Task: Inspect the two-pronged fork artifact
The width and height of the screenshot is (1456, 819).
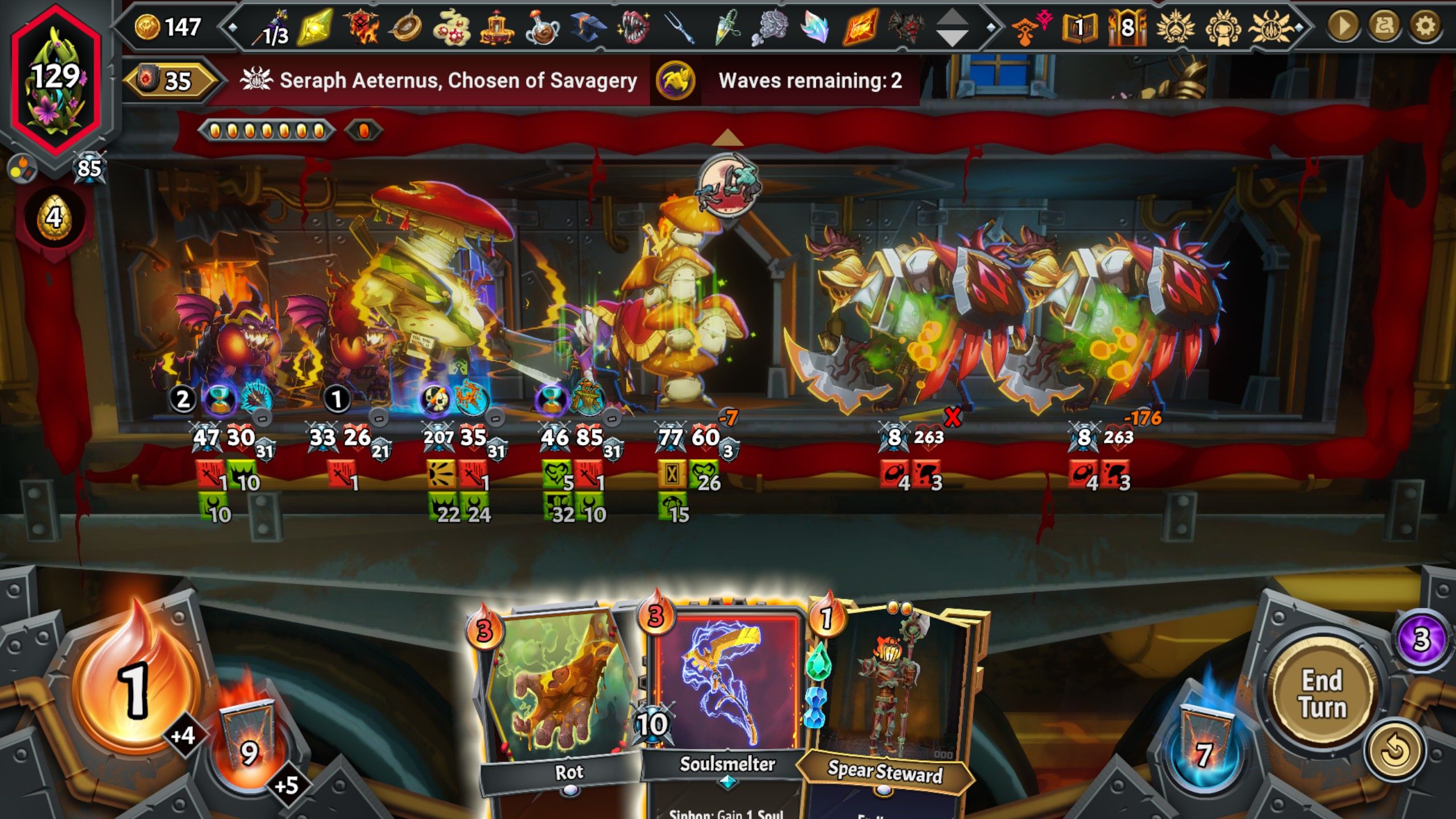Action: (679, 27)
